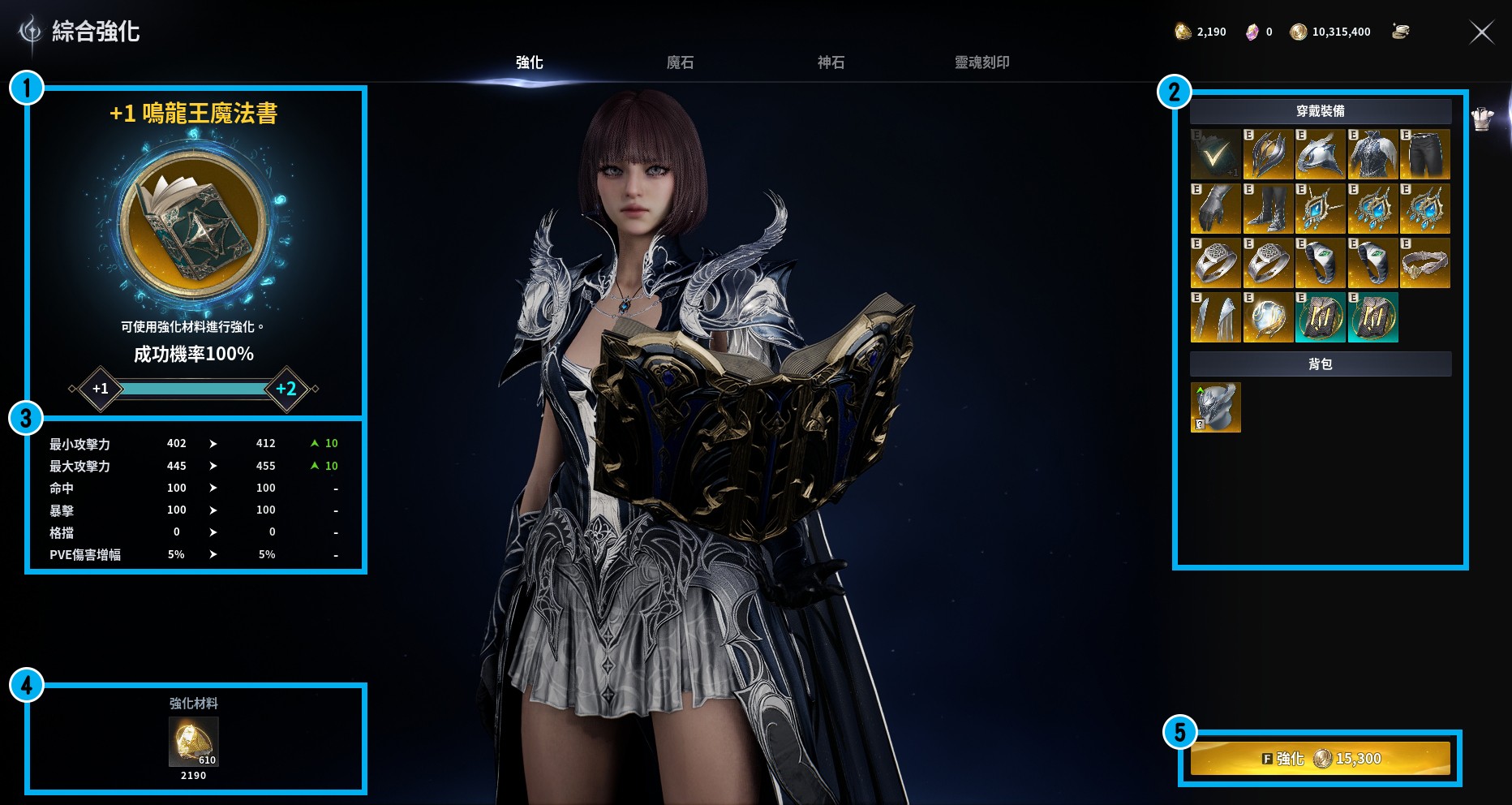Click the 穿戴裝備 section header
1512x805 pixels.
[1320, 110]
